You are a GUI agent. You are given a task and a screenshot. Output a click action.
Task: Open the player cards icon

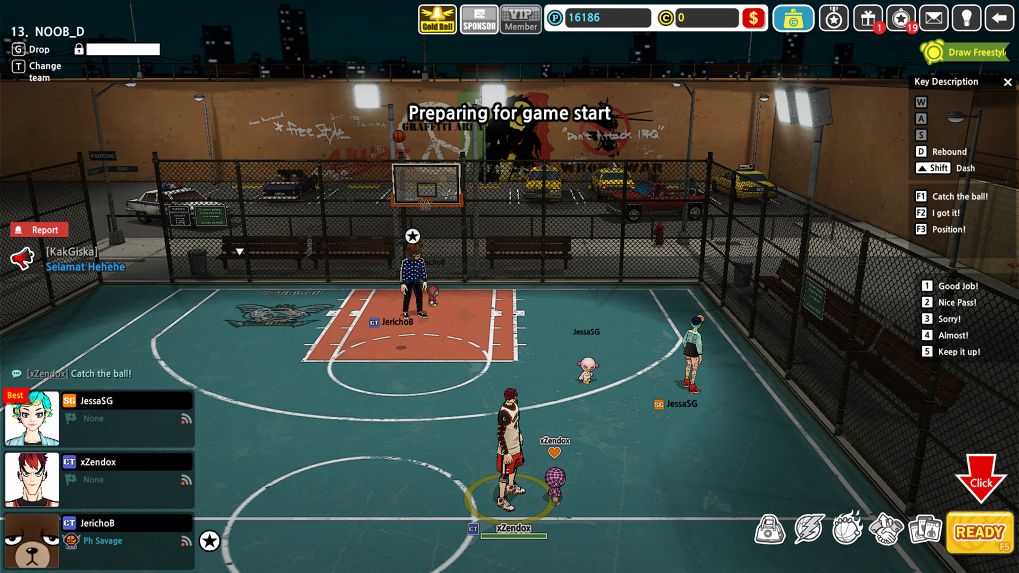click(924, 529)
